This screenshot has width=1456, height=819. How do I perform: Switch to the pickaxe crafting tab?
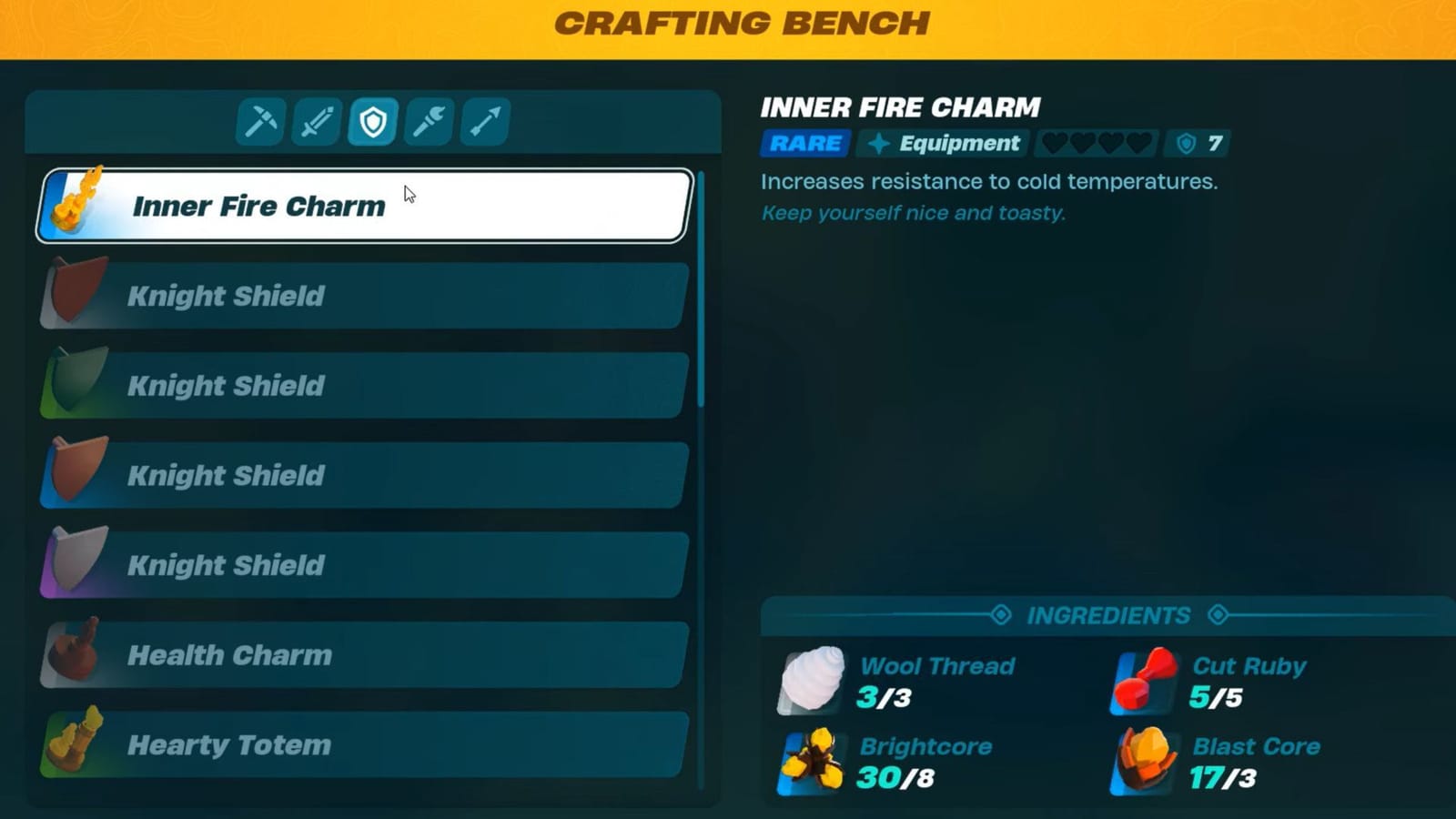point(258,119)
